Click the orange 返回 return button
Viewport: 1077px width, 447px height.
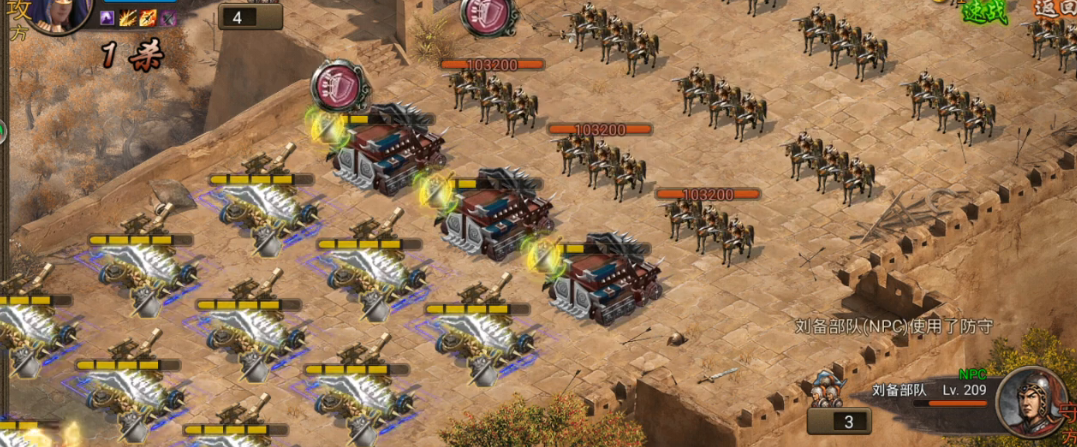[x=1055, y=9]
